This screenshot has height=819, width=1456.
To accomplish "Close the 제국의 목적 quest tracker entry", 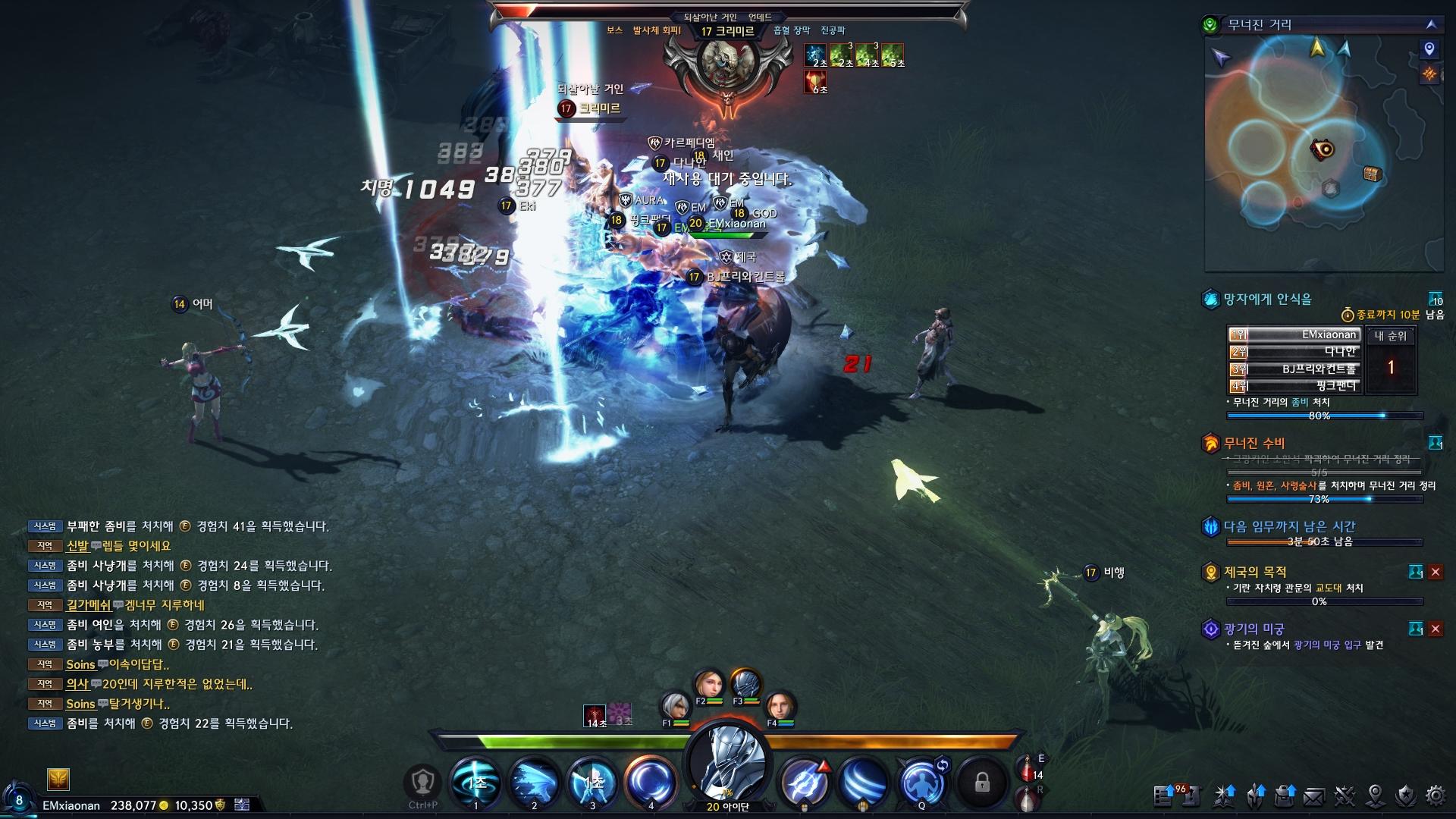I will coord(1435,572).
